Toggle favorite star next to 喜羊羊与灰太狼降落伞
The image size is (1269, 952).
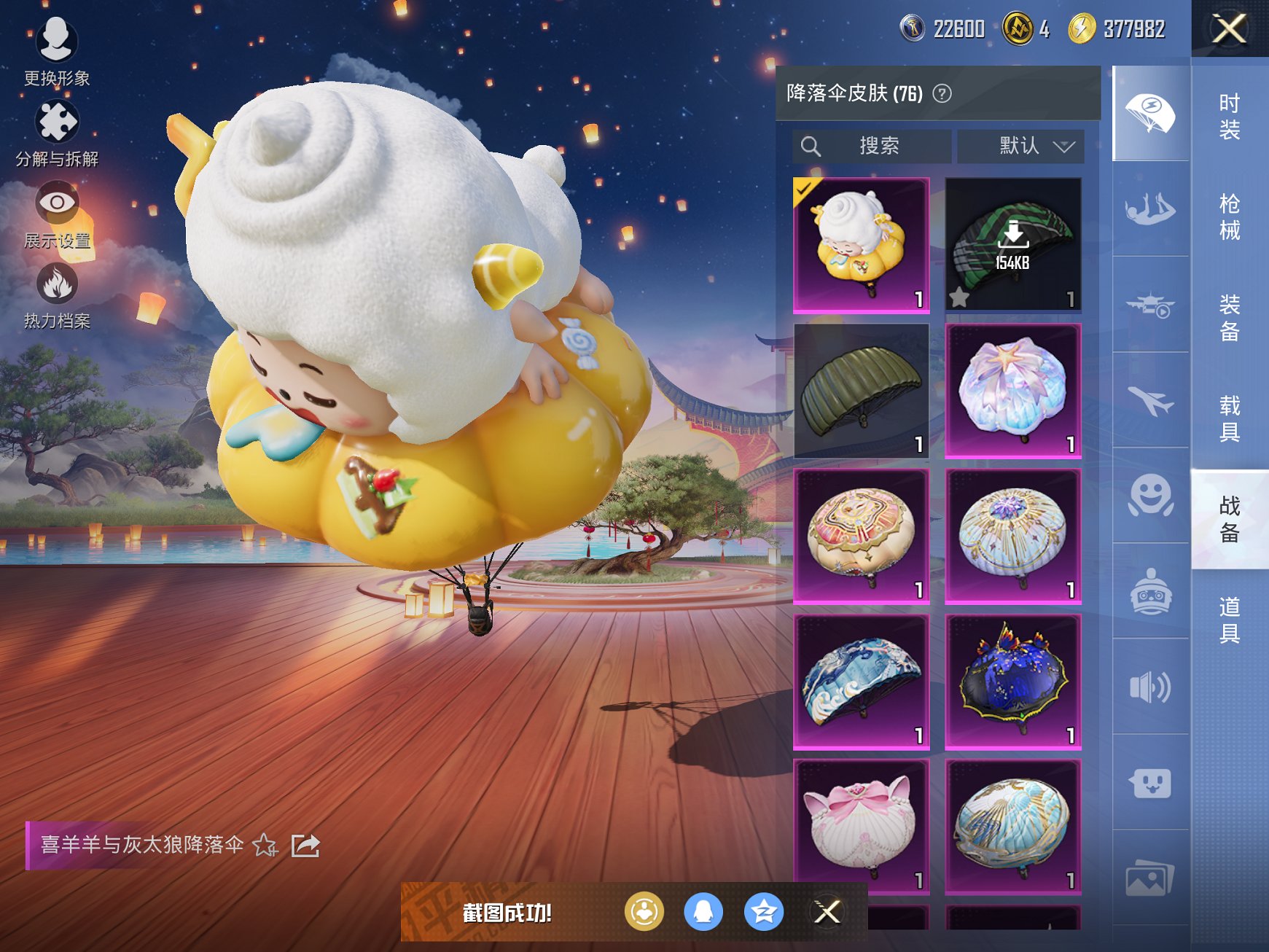[265, 847]
